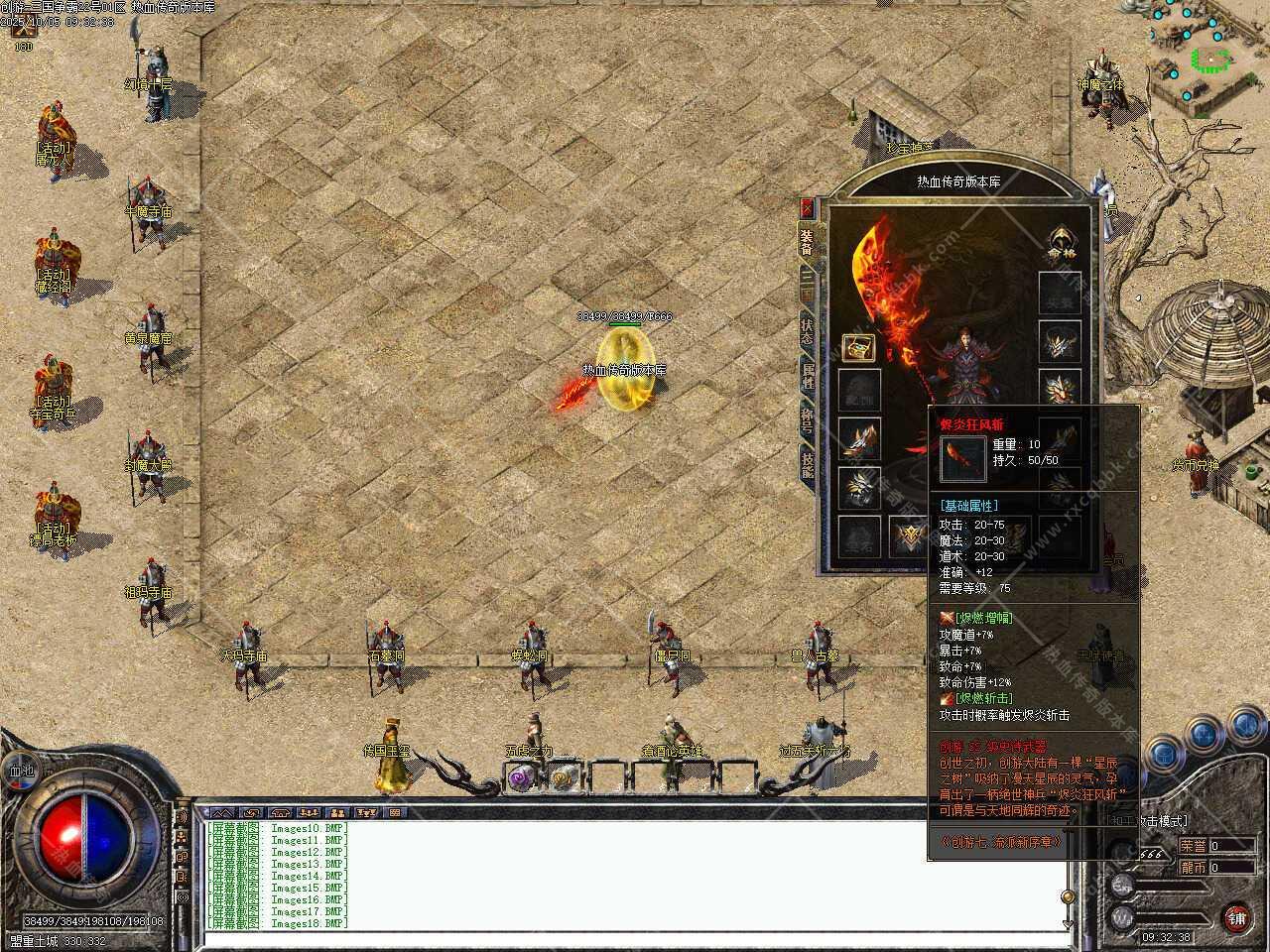Select the 装备 equipment tab
Image resolution: width=1270 pixels, height=952 pixels.
(808, 240)
